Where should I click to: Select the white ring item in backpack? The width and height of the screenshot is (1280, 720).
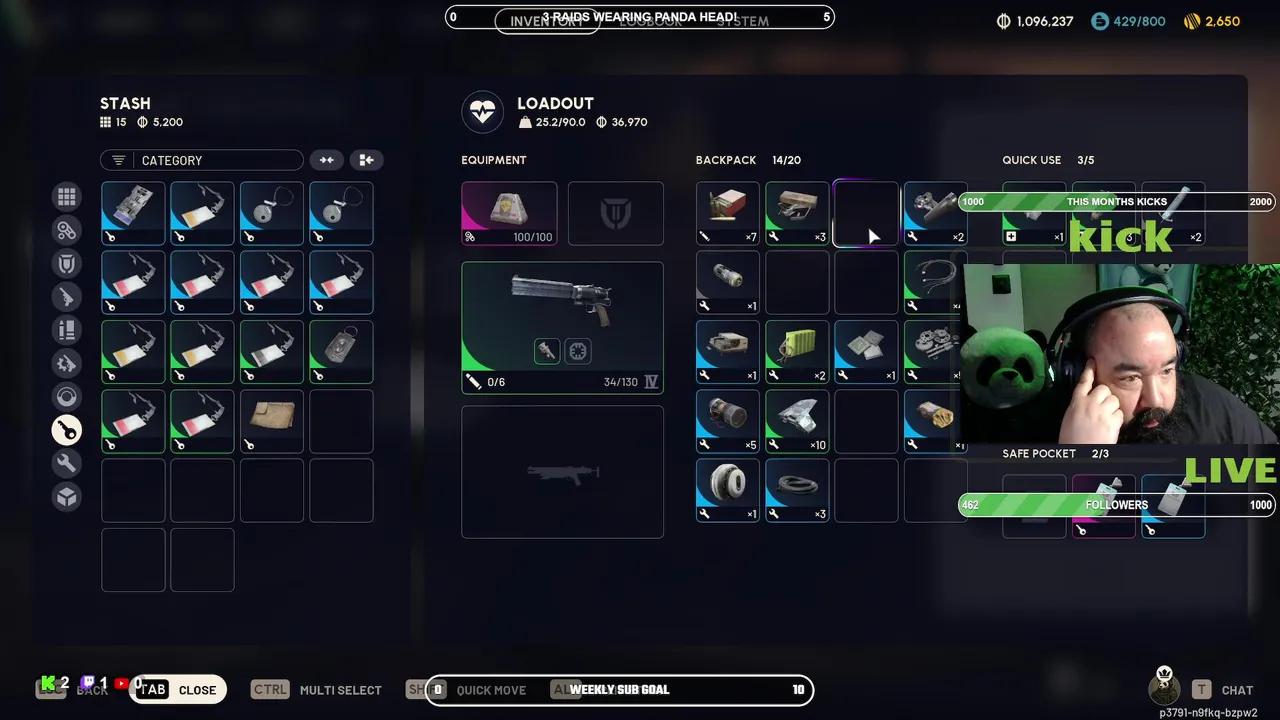tap(728, 490)
